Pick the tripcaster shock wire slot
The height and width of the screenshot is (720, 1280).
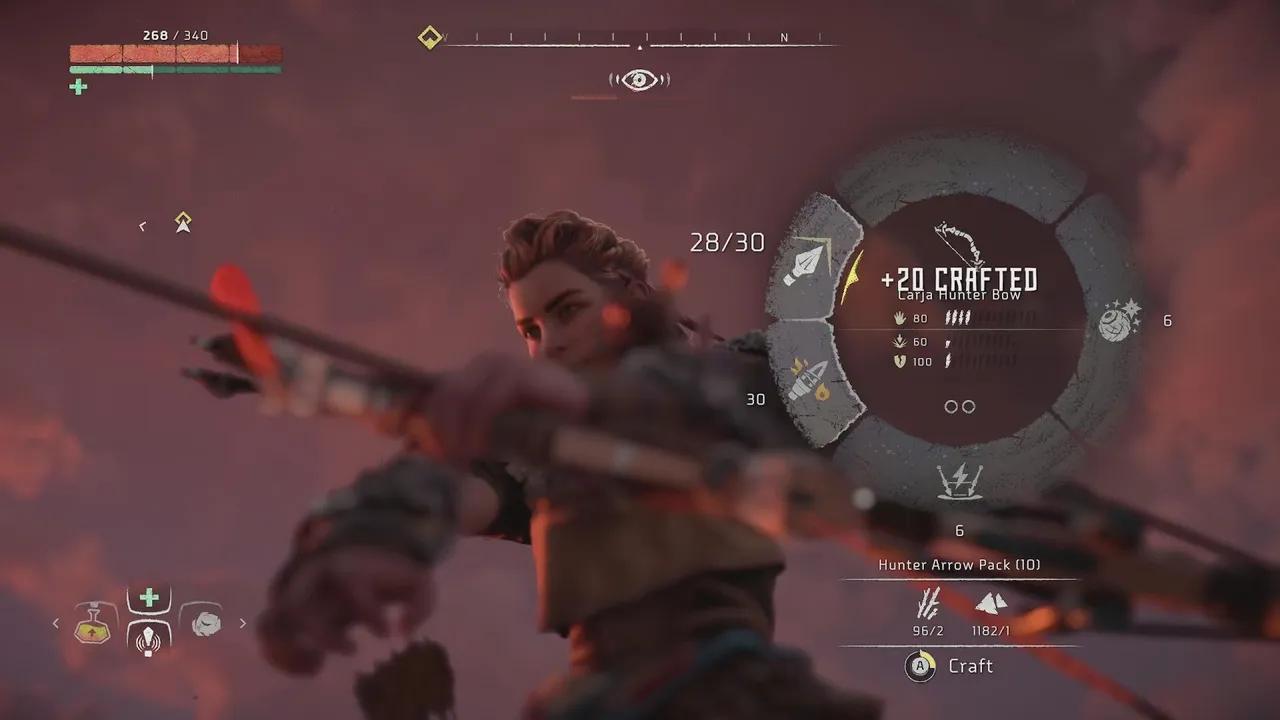[958, 482]
